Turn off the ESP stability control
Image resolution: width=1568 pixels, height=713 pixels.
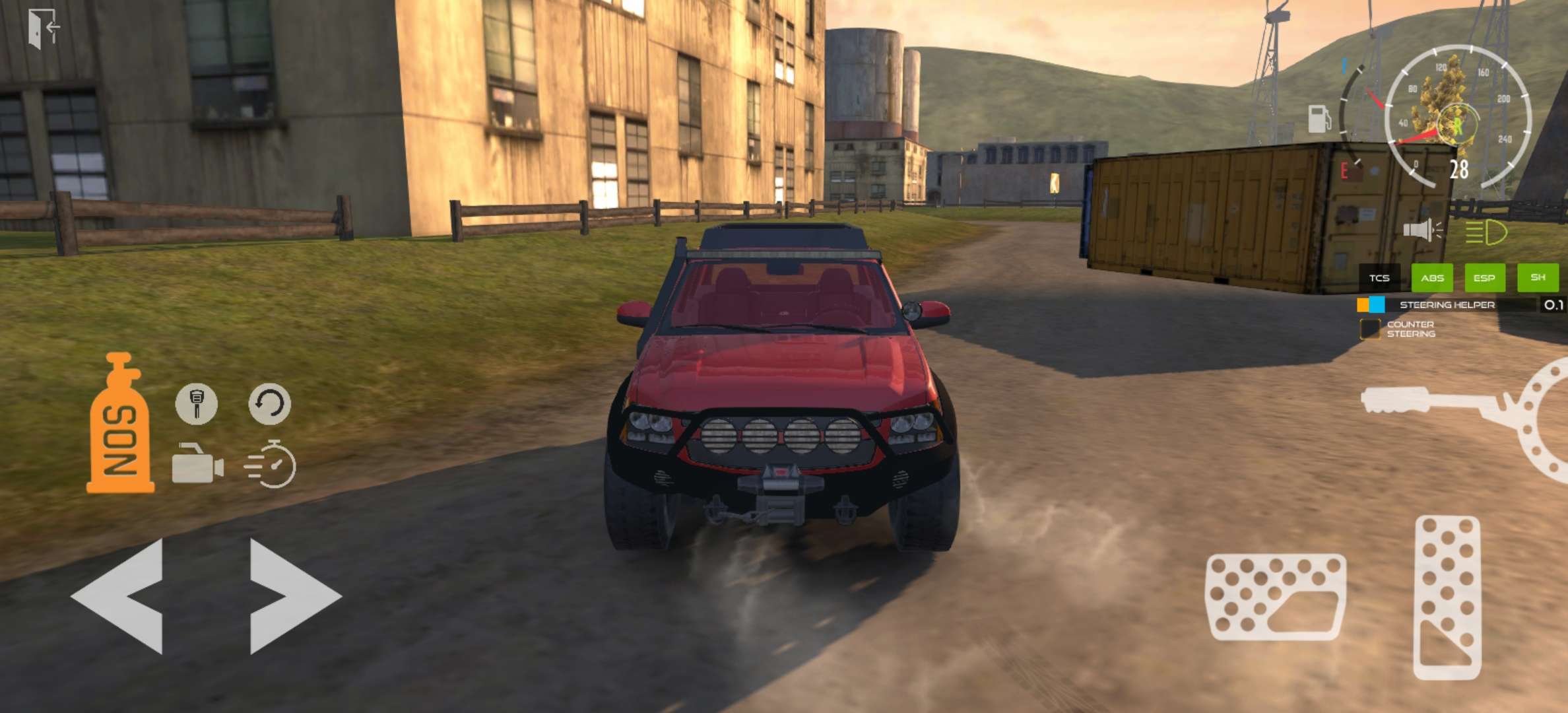pyautogui.click(x=1485, y=278)
